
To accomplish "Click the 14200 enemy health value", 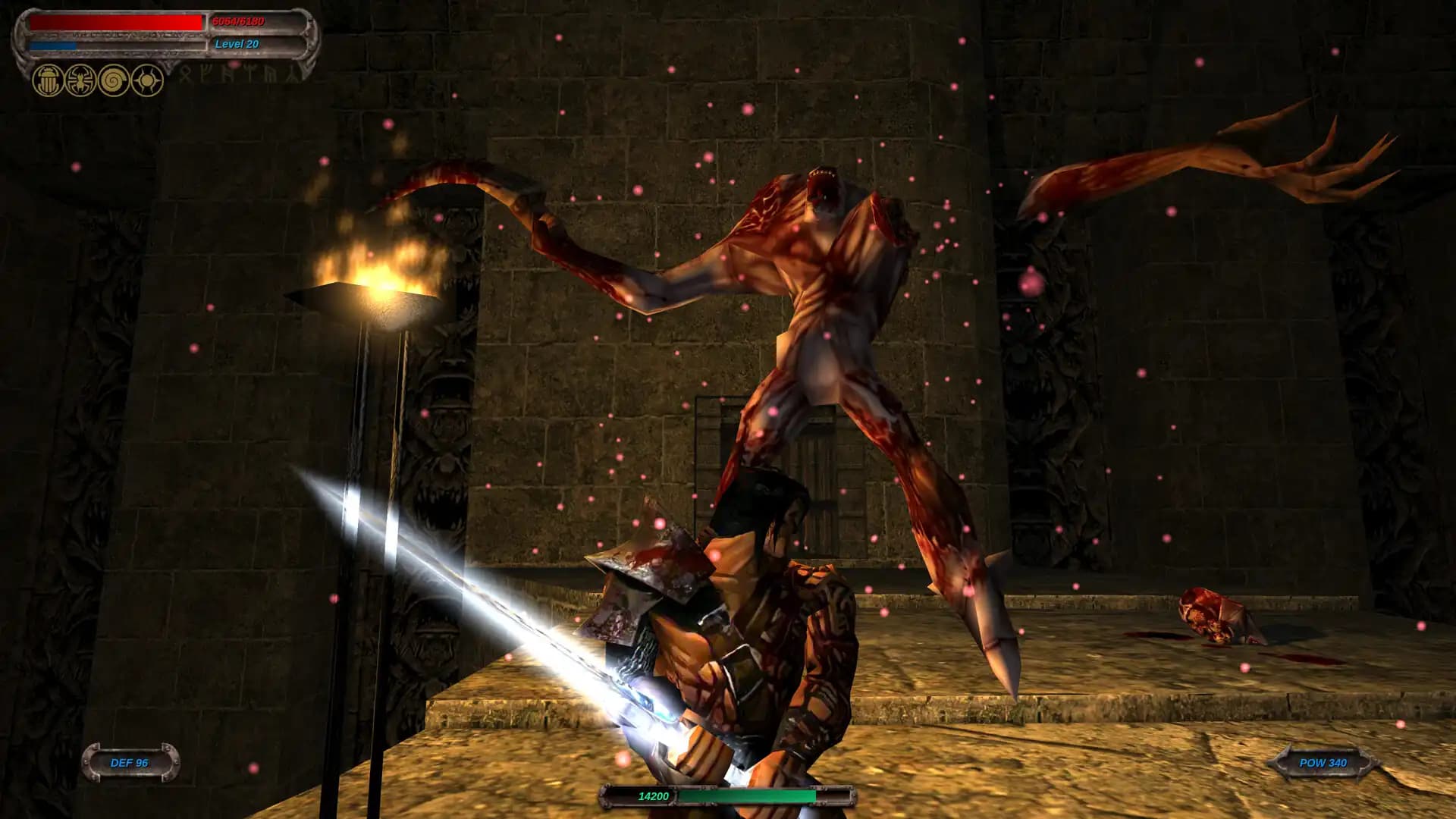I will pyautogui.click(x=652, y=797).
